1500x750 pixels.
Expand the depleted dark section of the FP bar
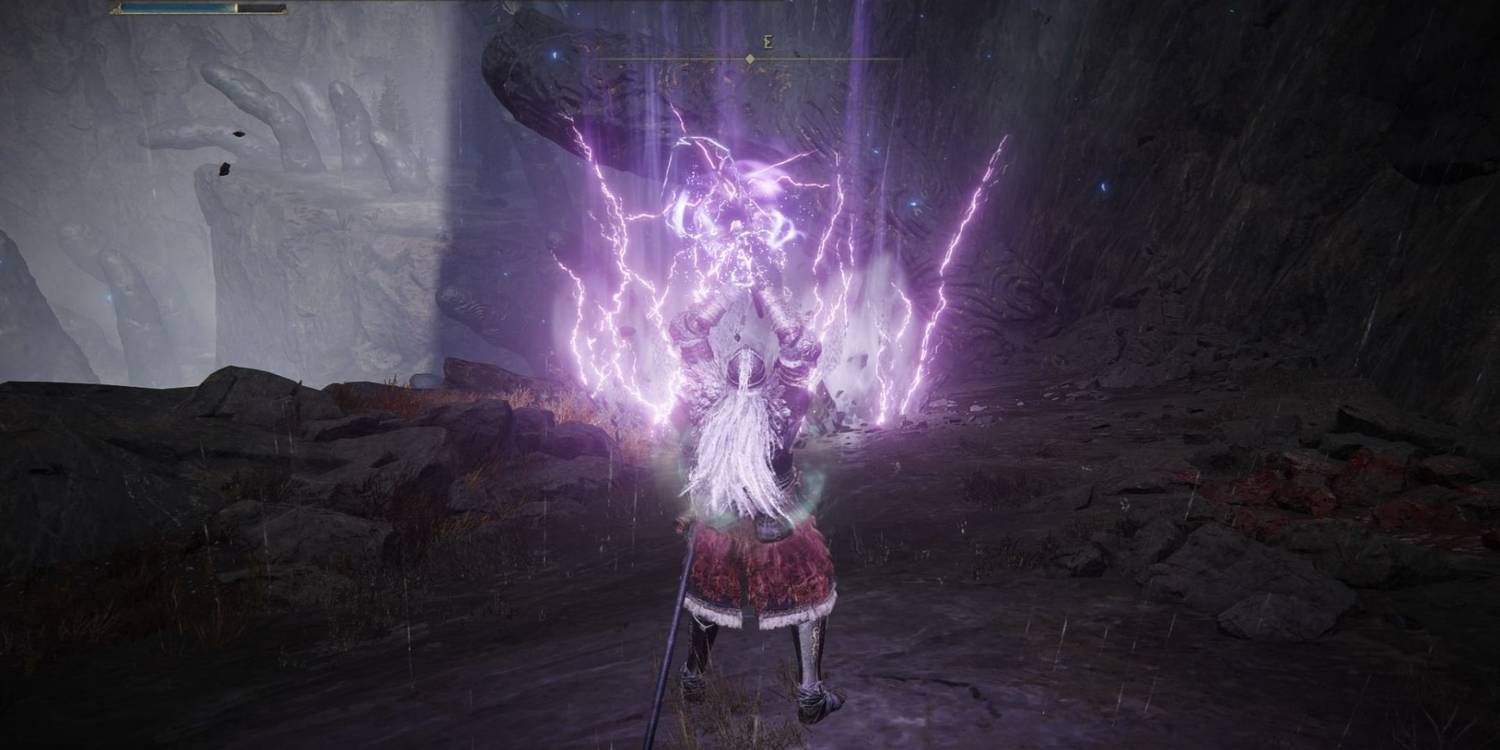[262, 10]
